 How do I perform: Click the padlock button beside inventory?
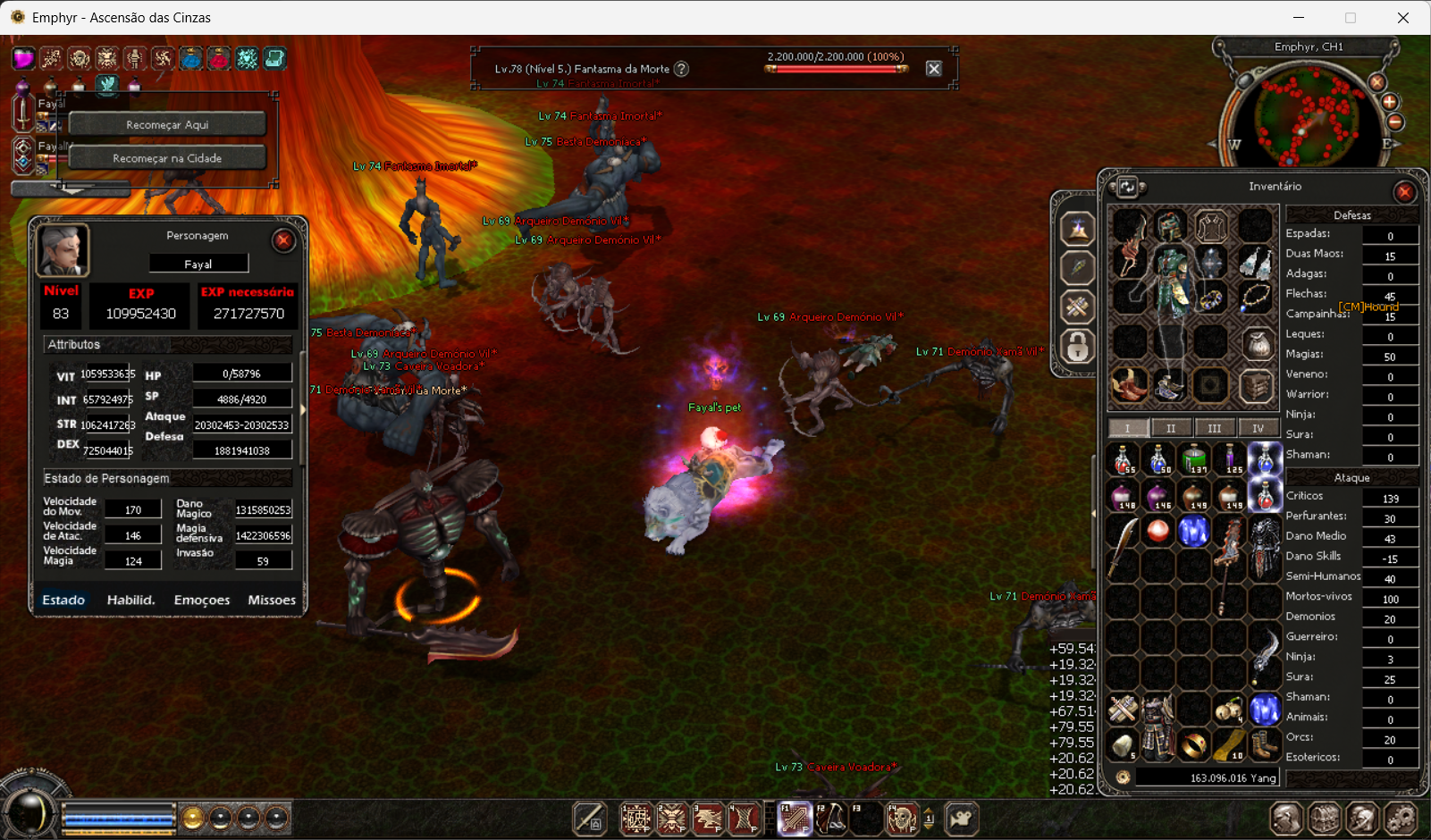[1077, 346]
